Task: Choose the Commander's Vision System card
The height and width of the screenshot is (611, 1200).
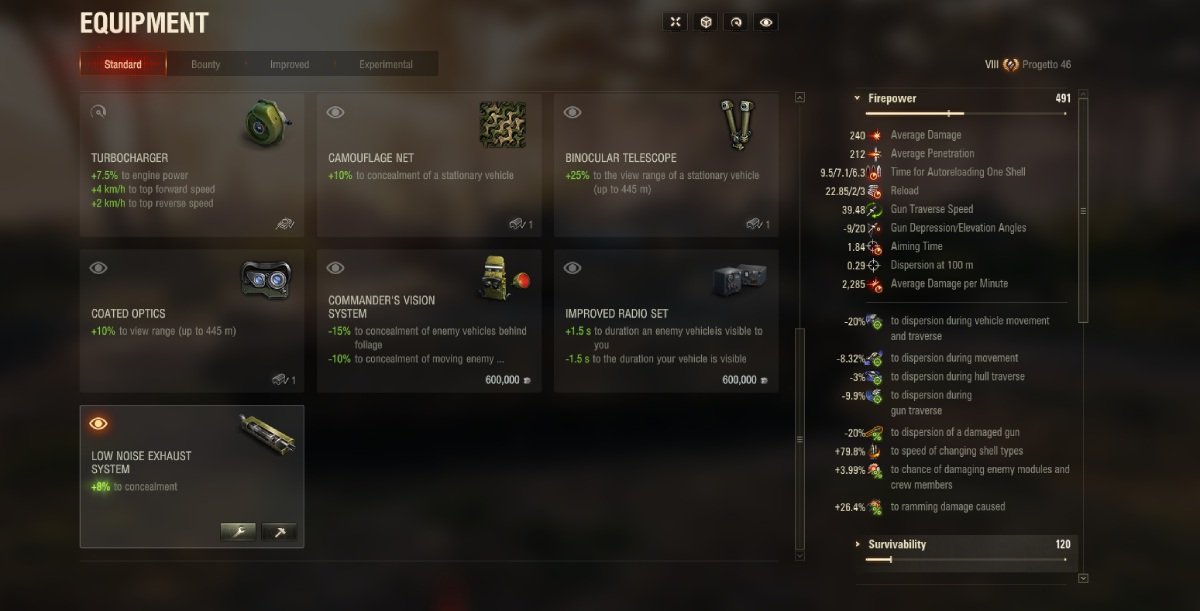Action: pos(429,320)
